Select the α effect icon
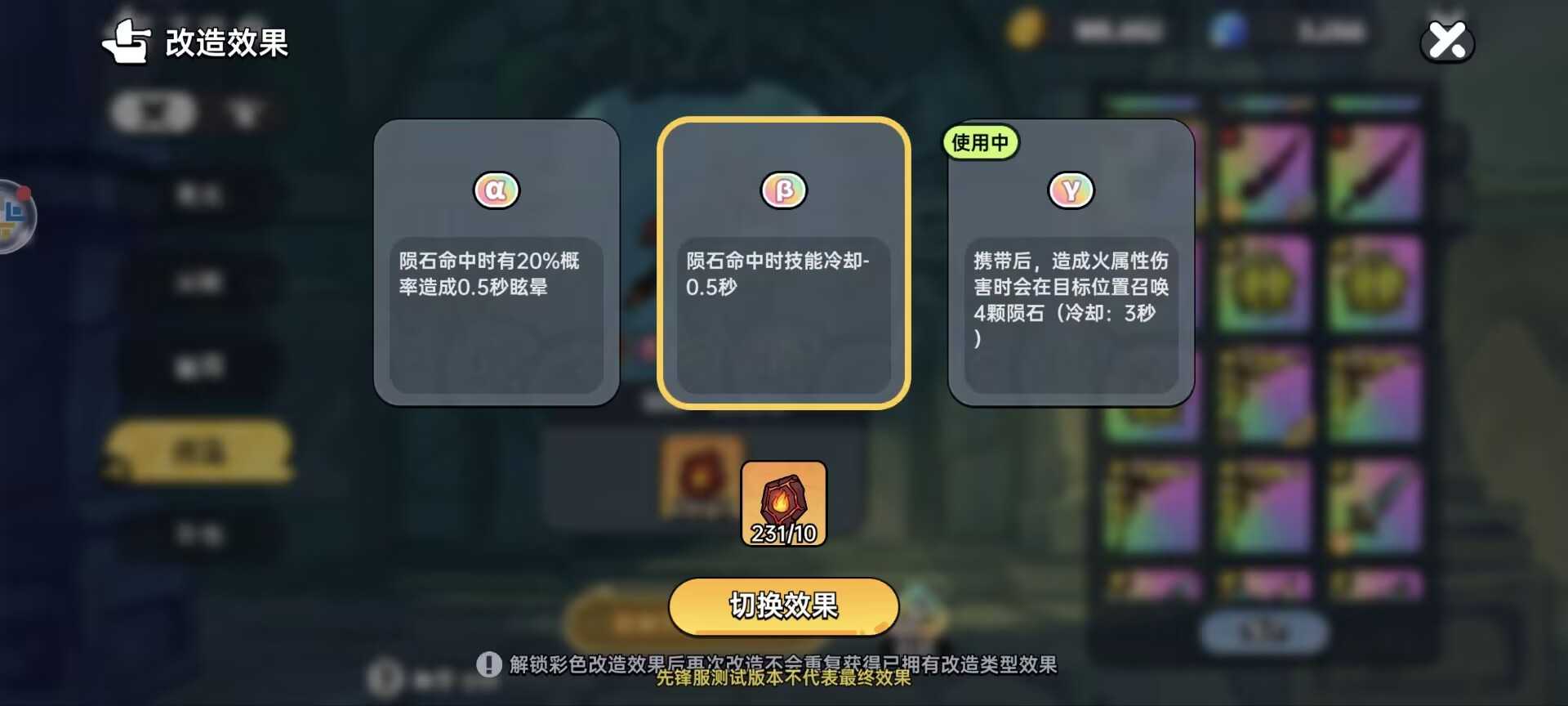The image size is (1568, 706). (x=496, y=189)
